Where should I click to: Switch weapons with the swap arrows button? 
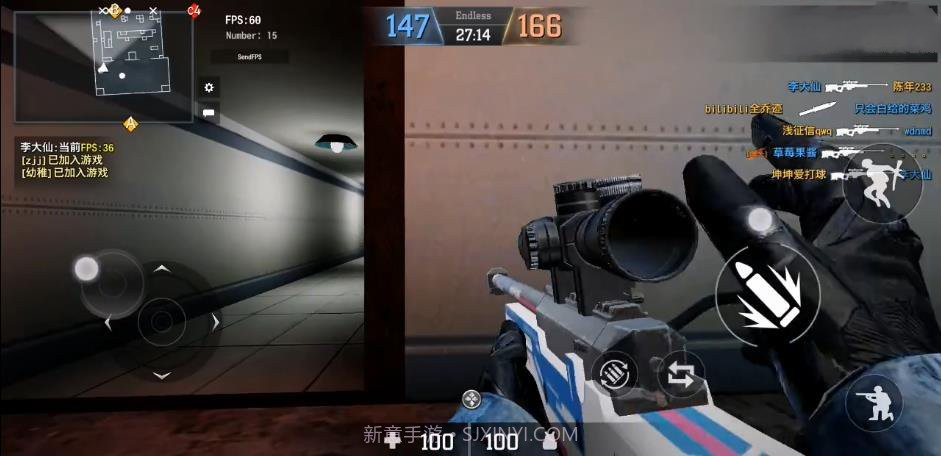682,376
